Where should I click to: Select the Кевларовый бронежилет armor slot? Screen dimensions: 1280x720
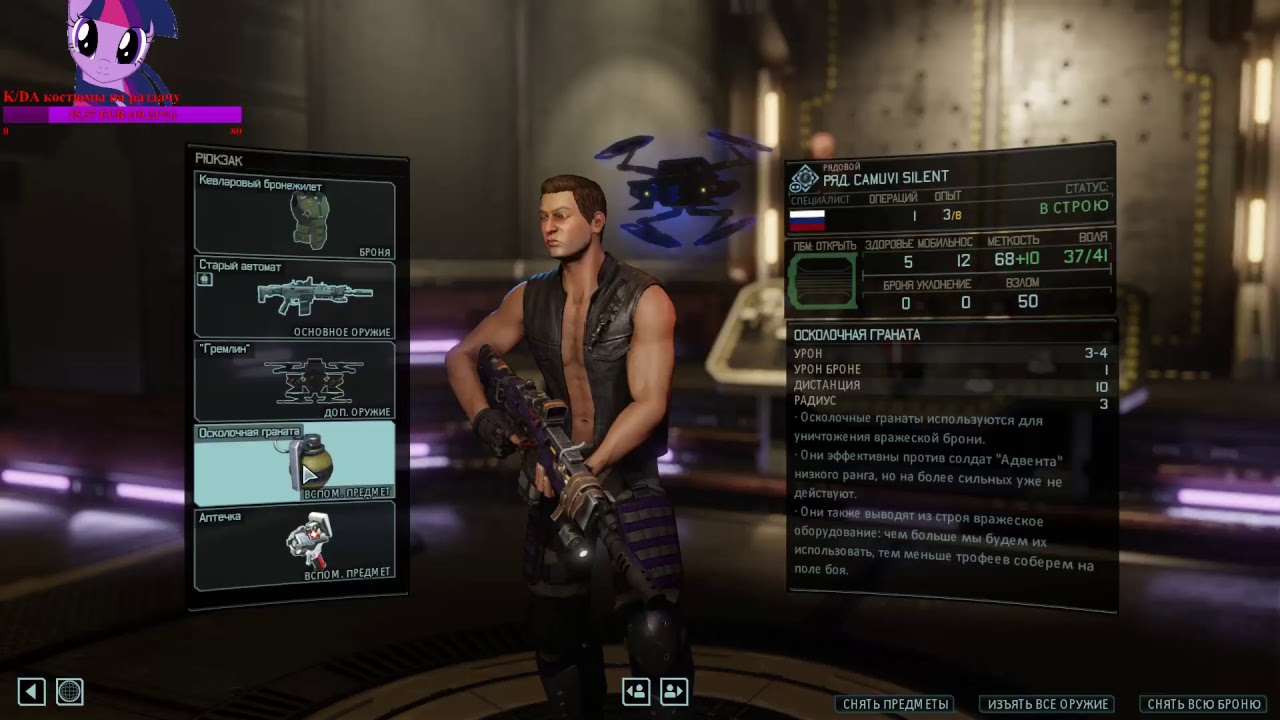pos(294,217)
